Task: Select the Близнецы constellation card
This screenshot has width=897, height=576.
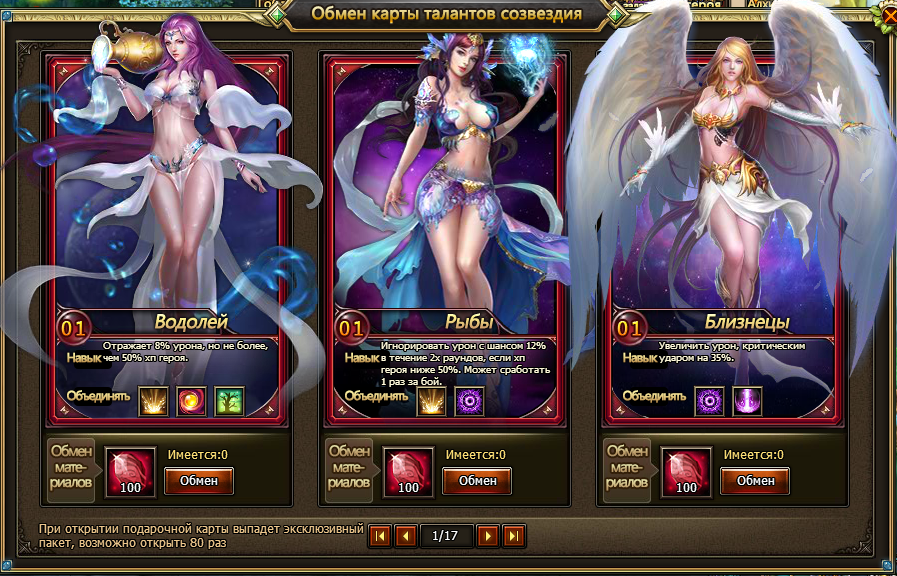Action: click(x=725, y=200)
